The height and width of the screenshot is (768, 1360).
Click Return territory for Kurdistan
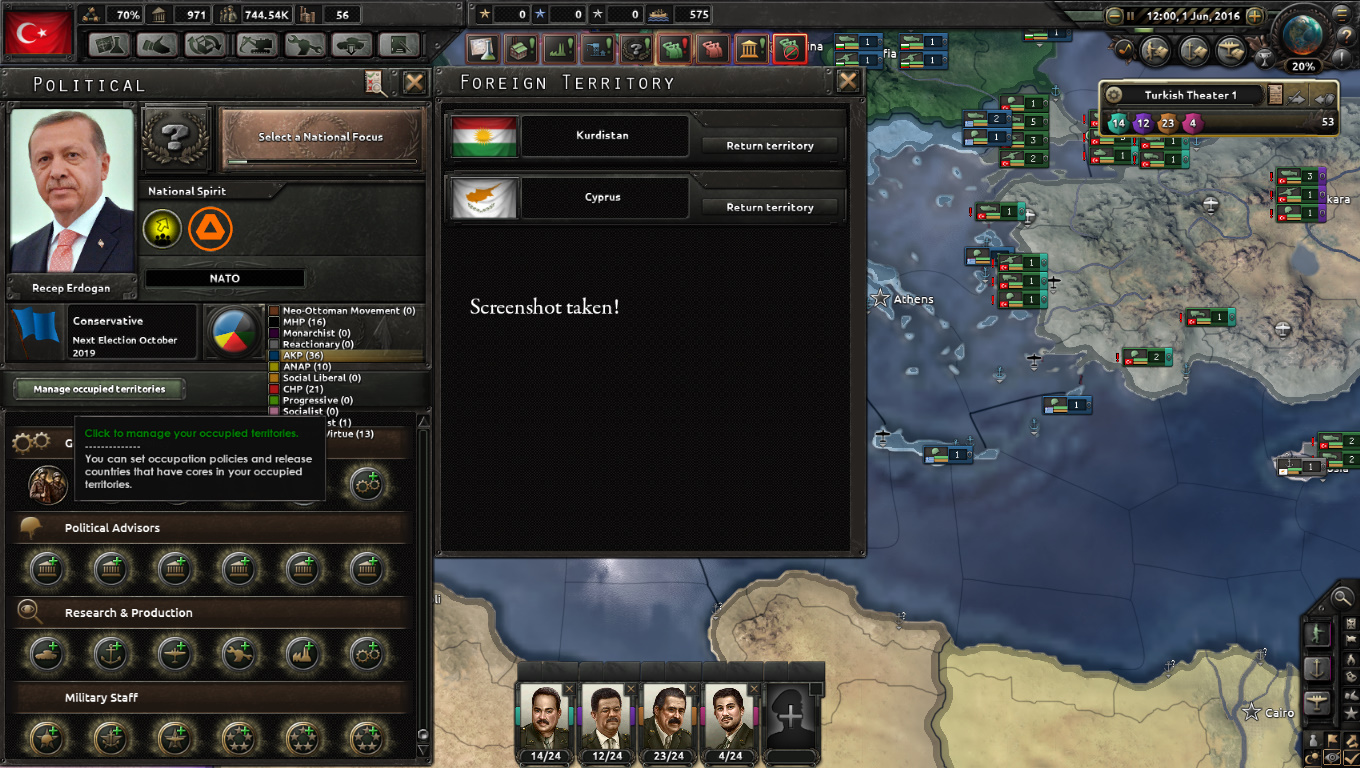[x=771, y=145]
